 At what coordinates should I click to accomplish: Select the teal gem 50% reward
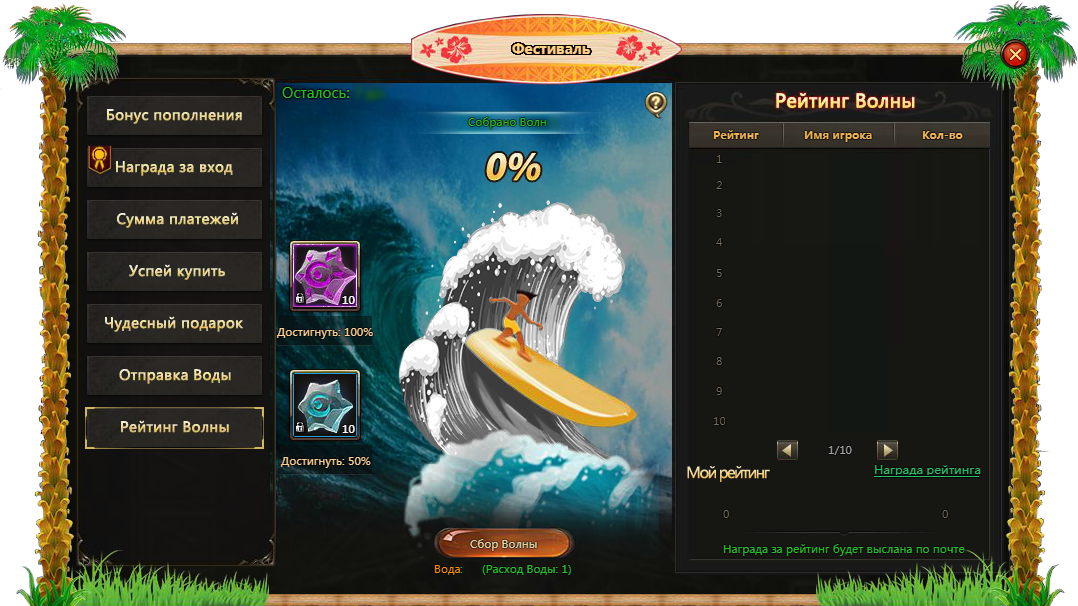325,405
